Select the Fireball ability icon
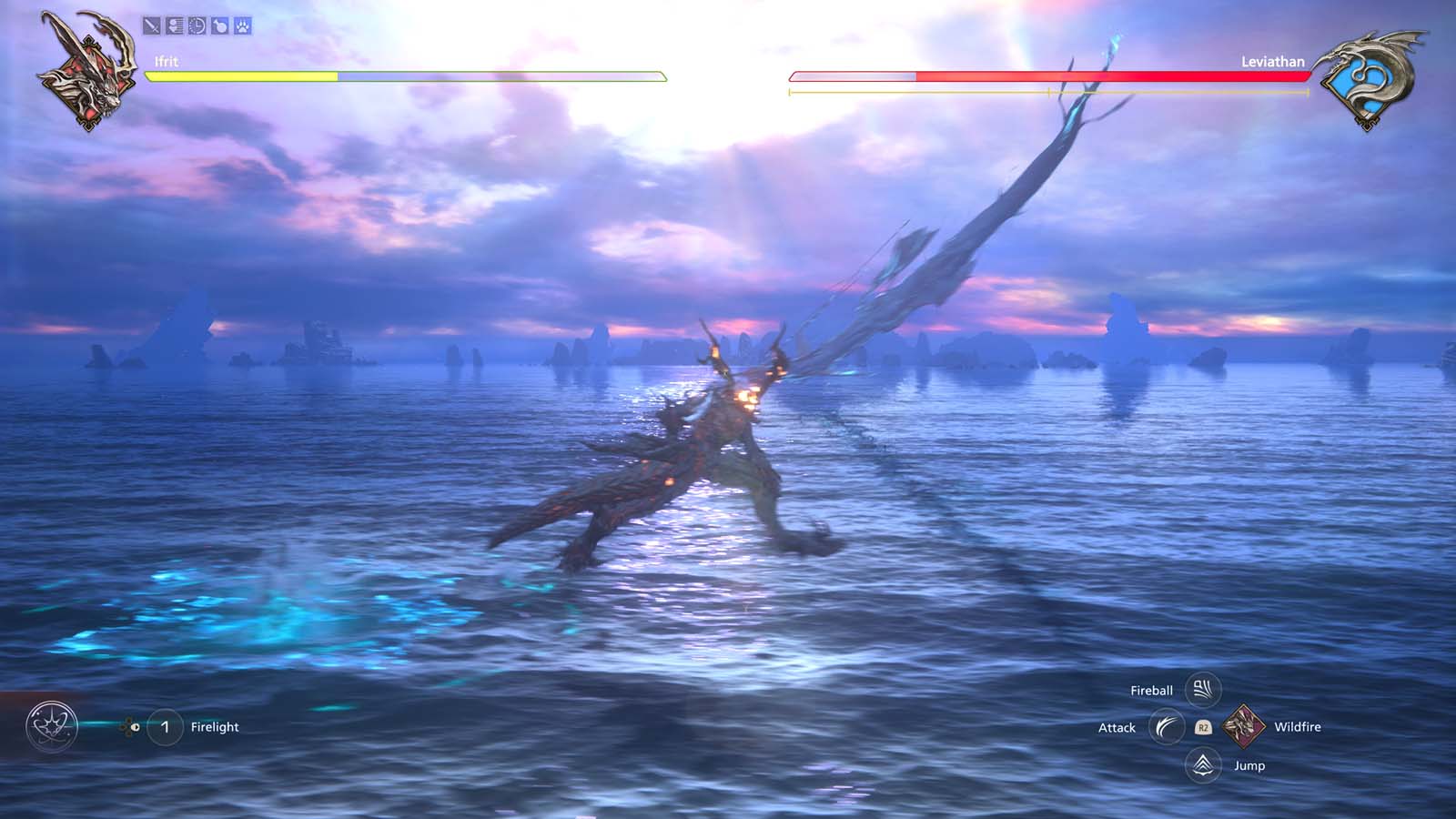This screenshot has width=1456, height=819. pos(1202,689)
